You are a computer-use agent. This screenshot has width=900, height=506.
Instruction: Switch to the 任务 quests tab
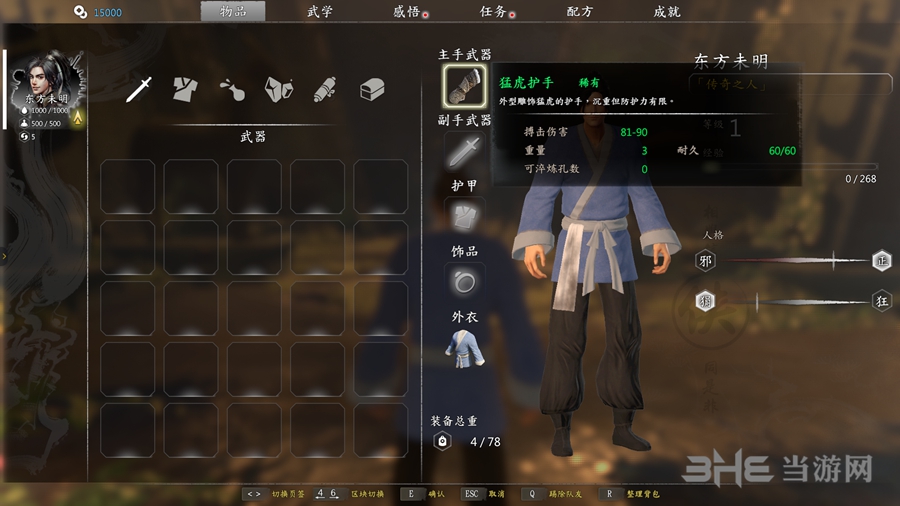point(493,12)
